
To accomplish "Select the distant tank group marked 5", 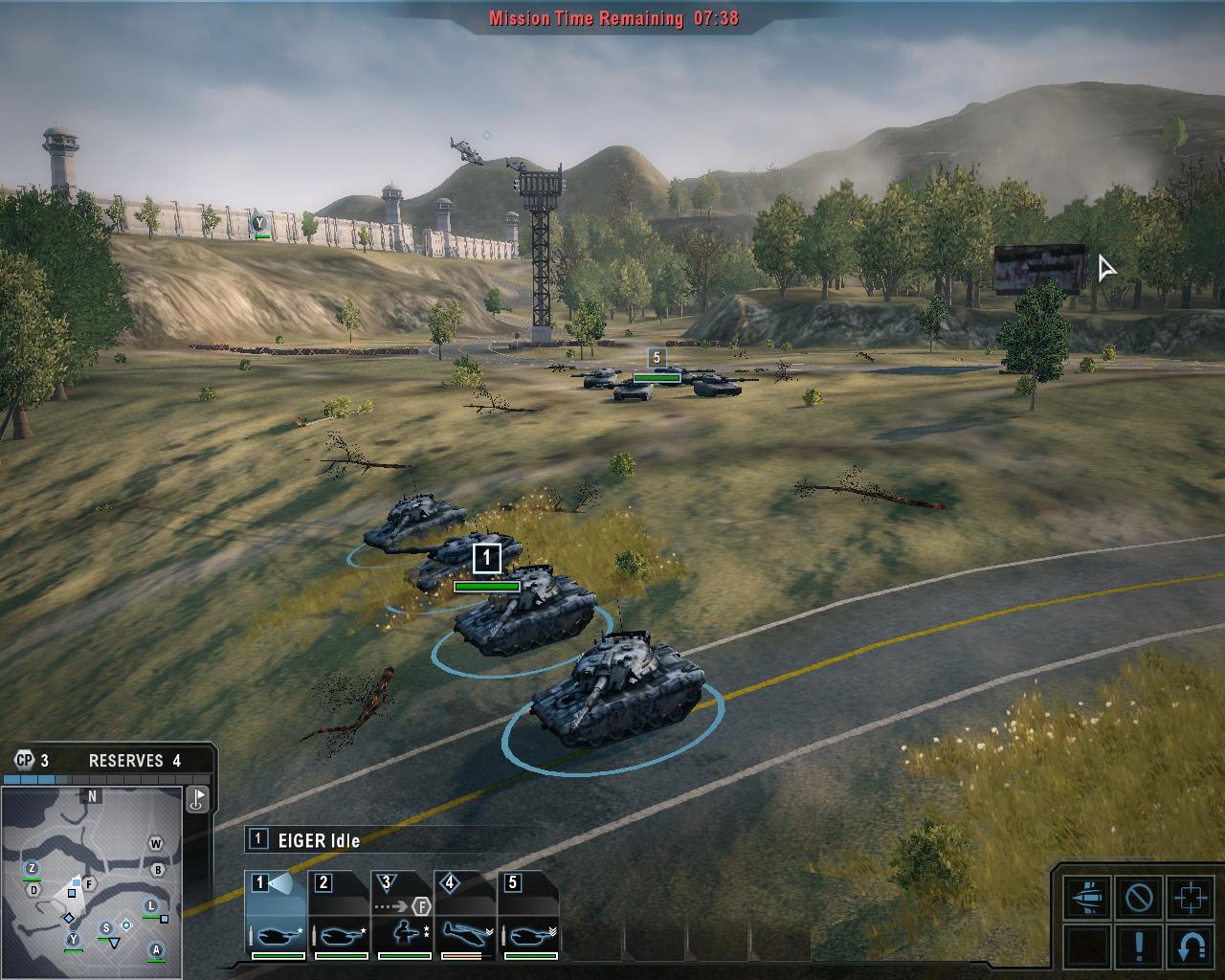I will (x=656, y=358).
